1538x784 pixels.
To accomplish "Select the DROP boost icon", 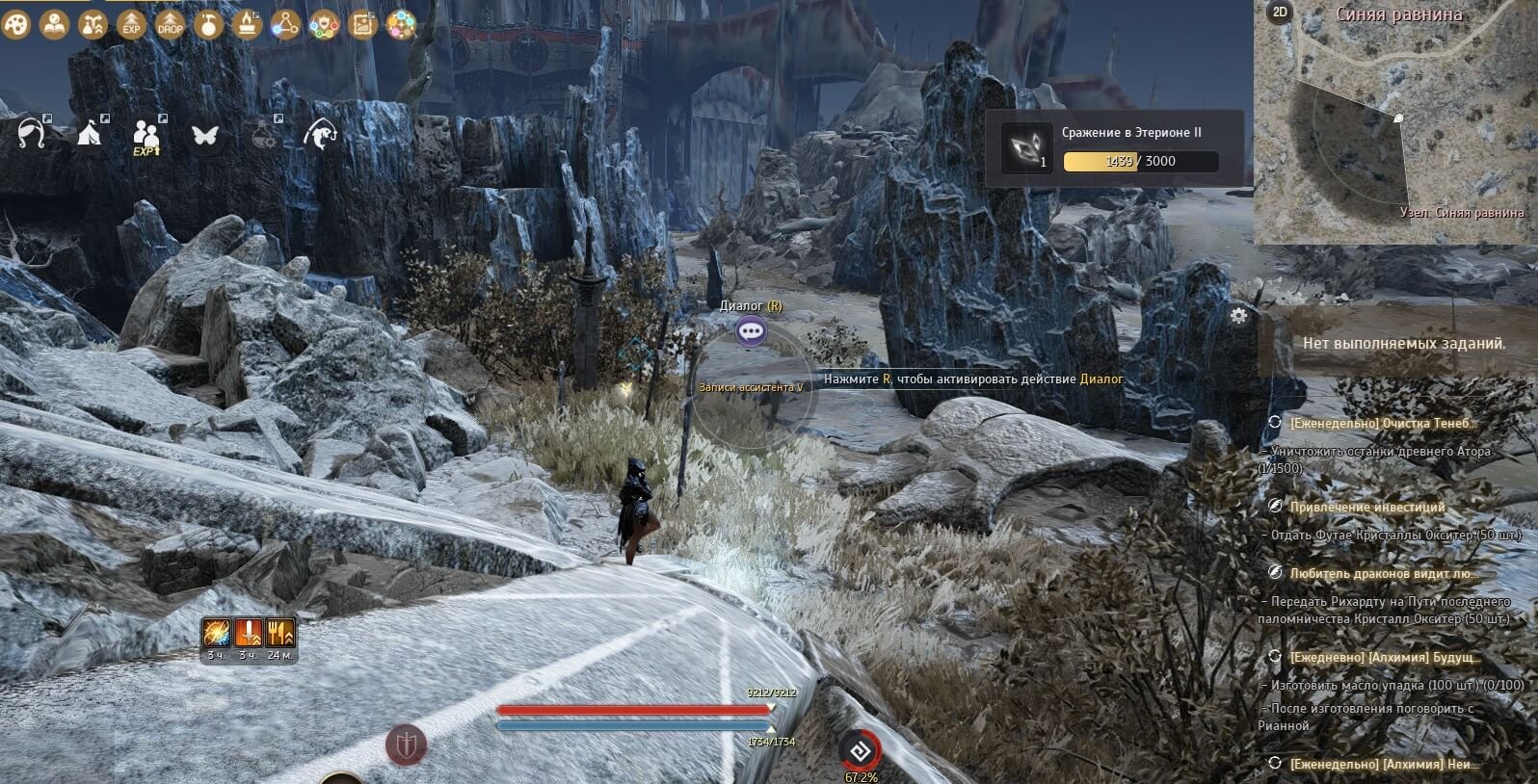I will point(170,25).
